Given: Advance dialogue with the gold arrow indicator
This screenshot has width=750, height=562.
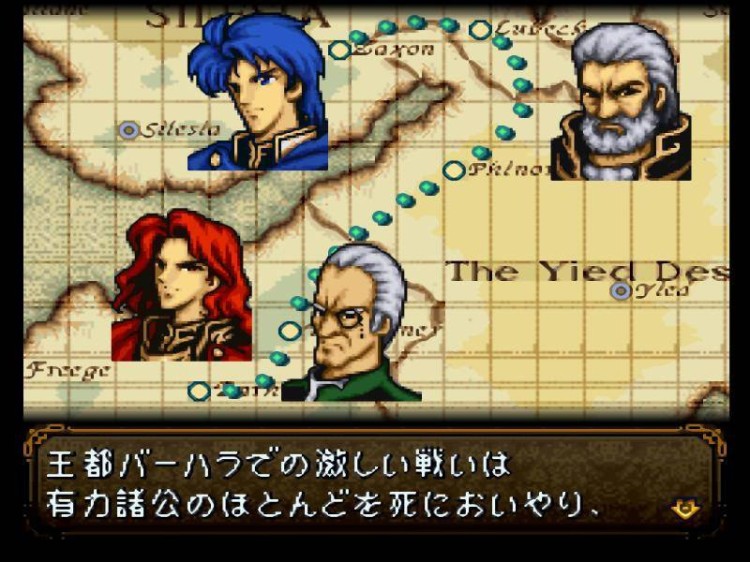Looking at the screenshot, I should click(x=686, y=509).
